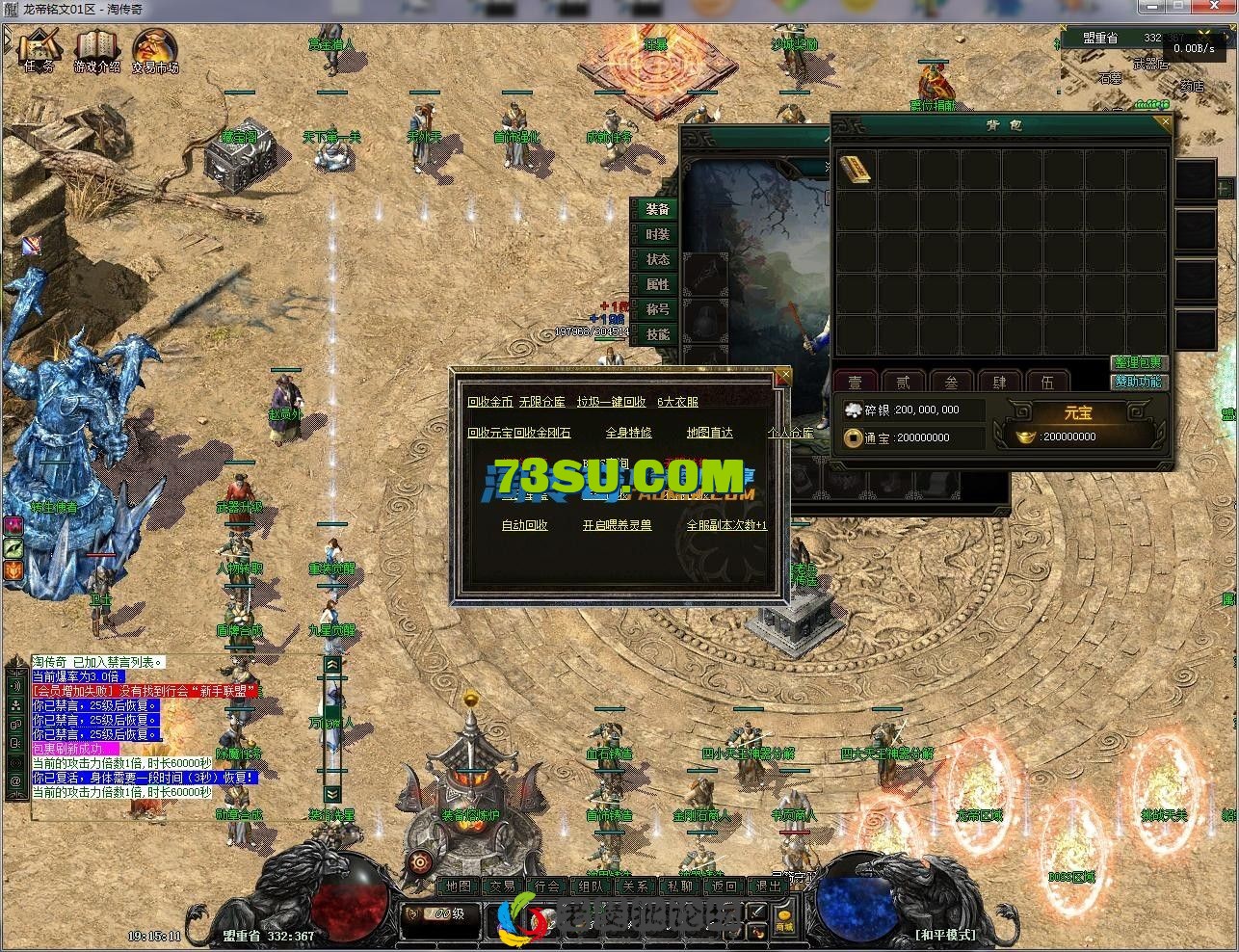This screenshot has height=952, width=1239.
Task: Open the 行会 guild panel
Action: point(547,886)
